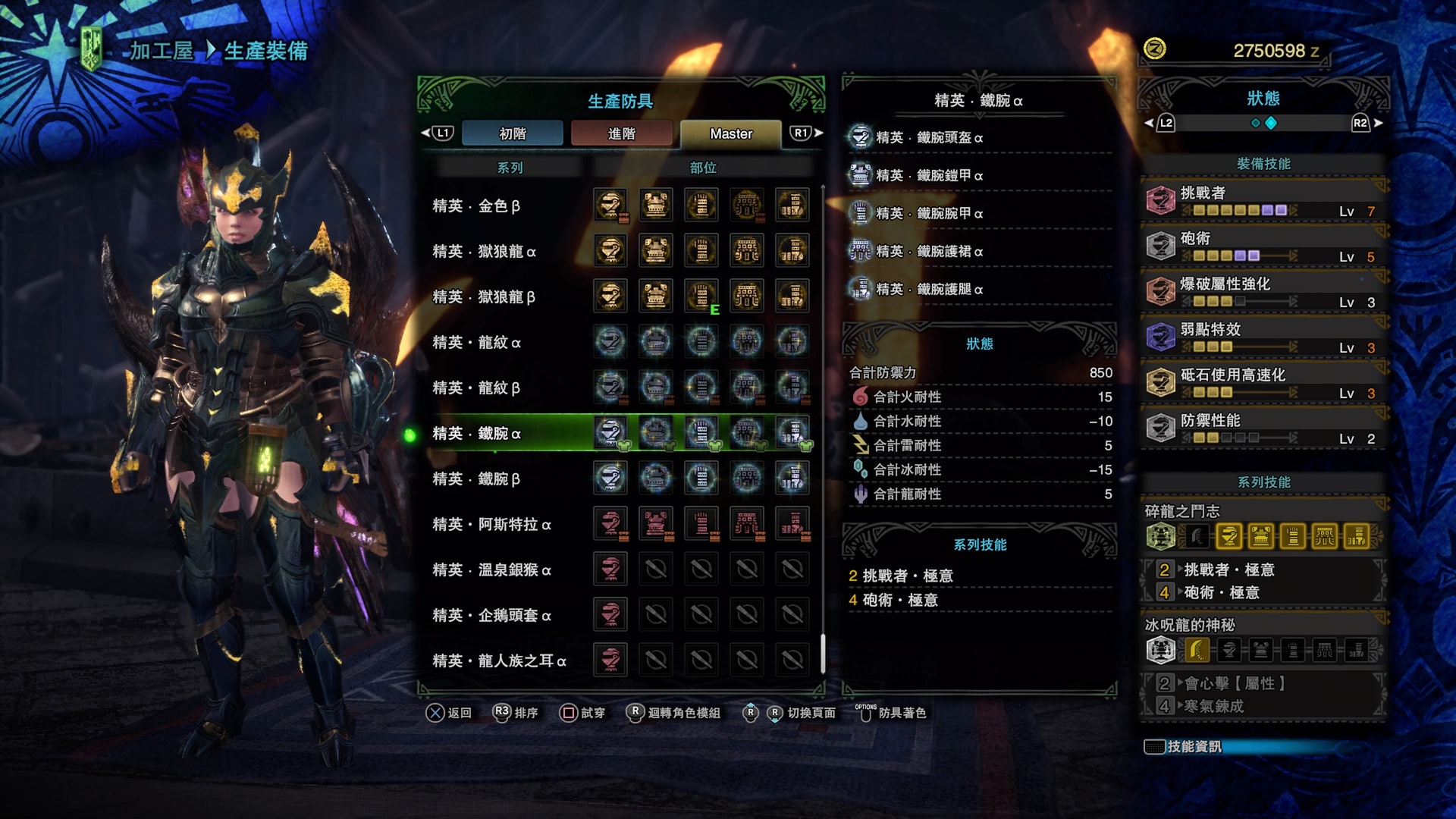Choose the 精英・金色β armor series row
The width and height of the screenshot is (1456, 819).
click(x=476, y=206)
